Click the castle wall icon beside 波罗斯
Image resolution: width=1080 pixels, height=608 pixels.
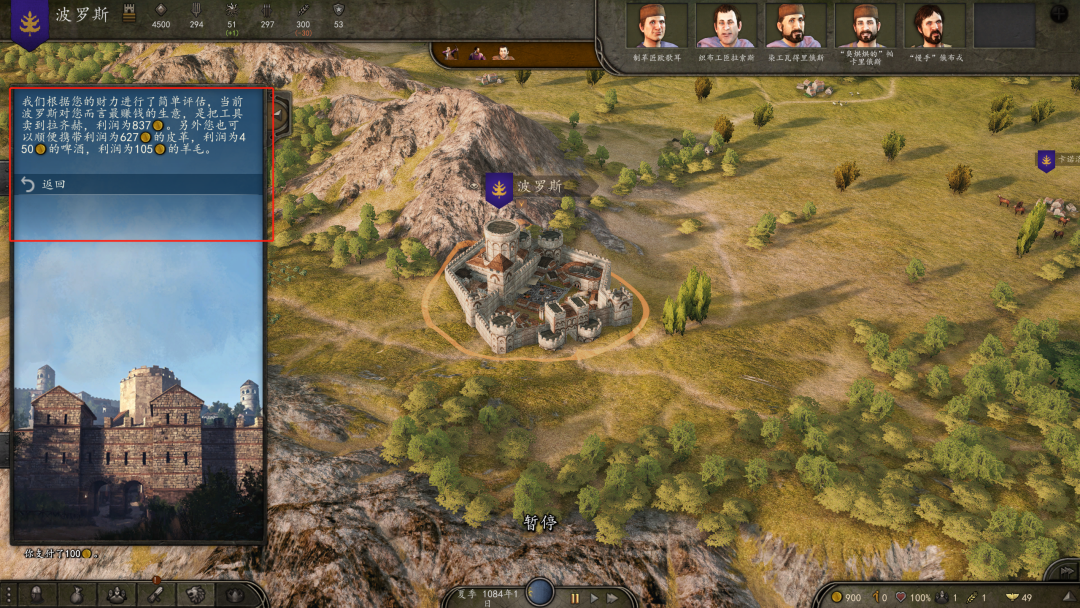click(x=129, y=14)
